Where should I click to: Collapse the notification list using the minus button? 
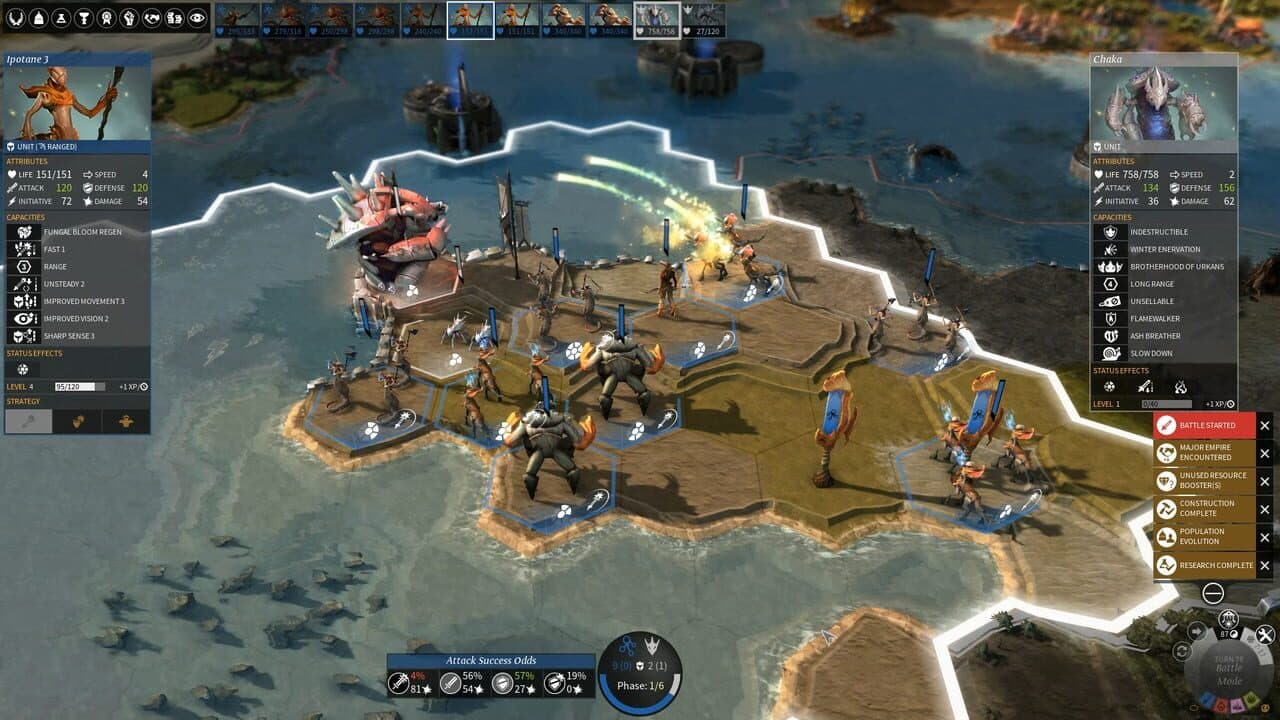(1211, 593)
